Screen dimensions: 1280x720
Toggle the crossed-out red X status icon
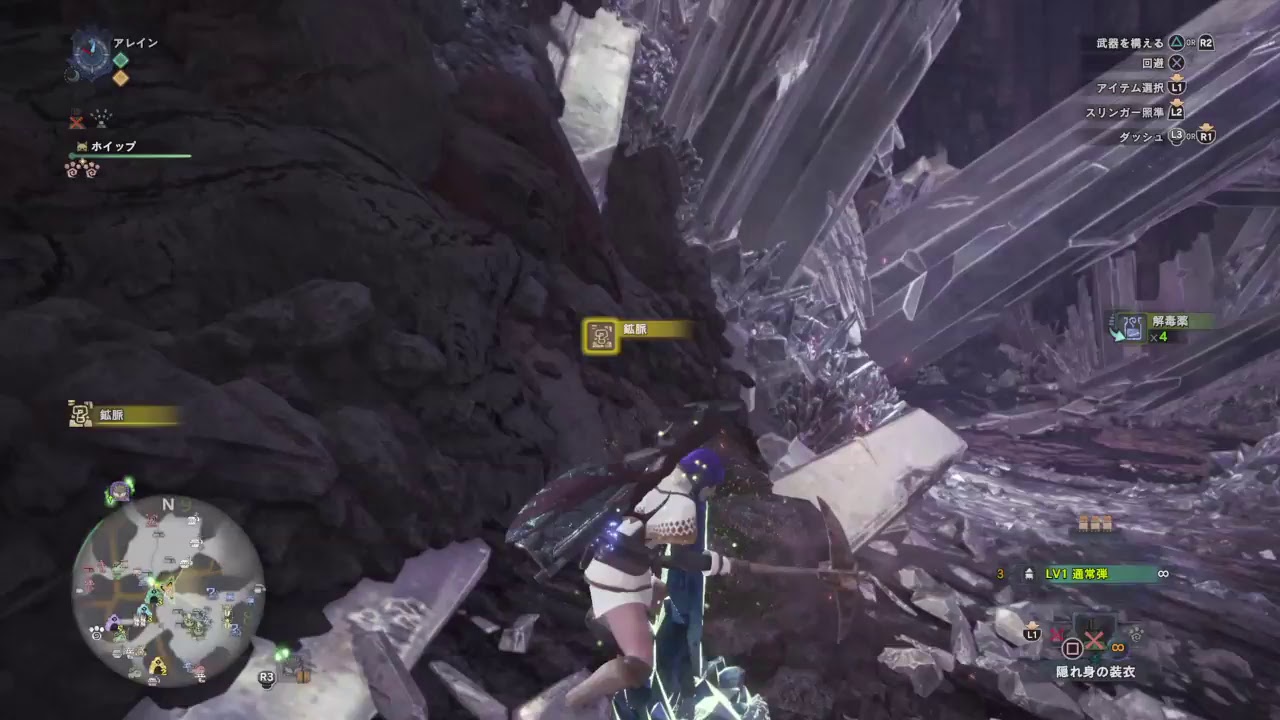(x=76, y=121)
